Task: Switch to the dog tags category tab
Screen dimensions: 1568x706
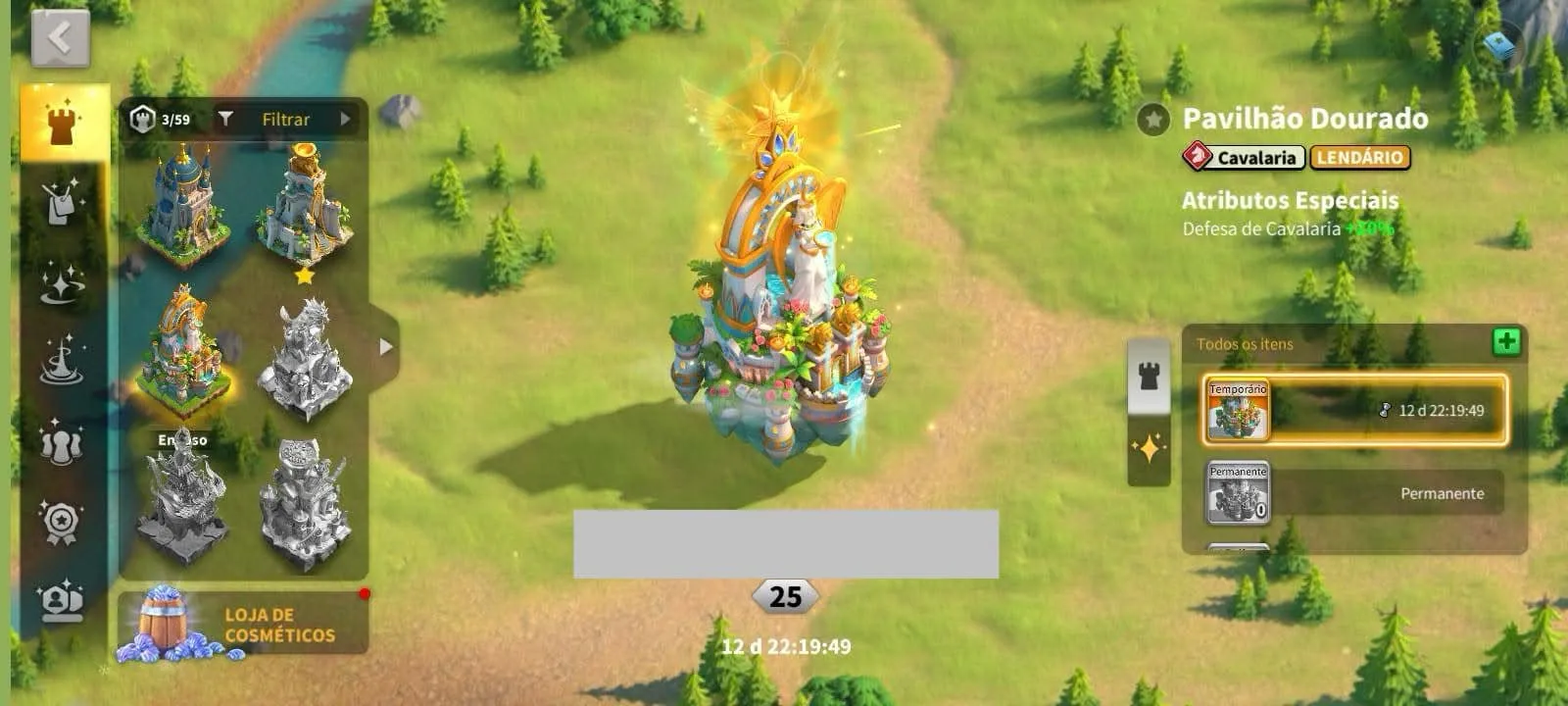Action: (63, 201)
